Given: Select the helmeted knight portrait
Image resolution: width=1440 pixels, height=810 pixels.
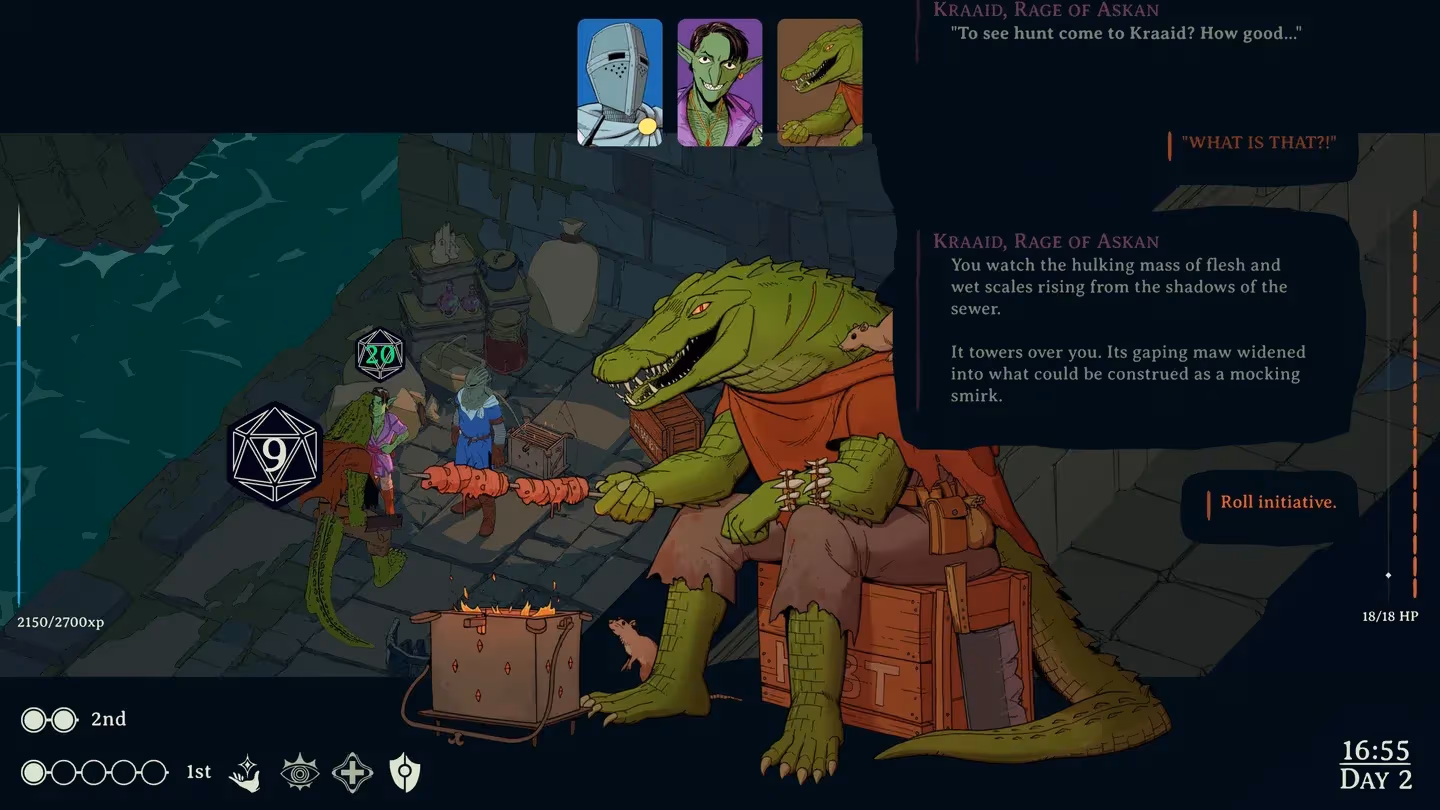Looking at the screenshot, I should pyautogui.click(x=620, y=83).
